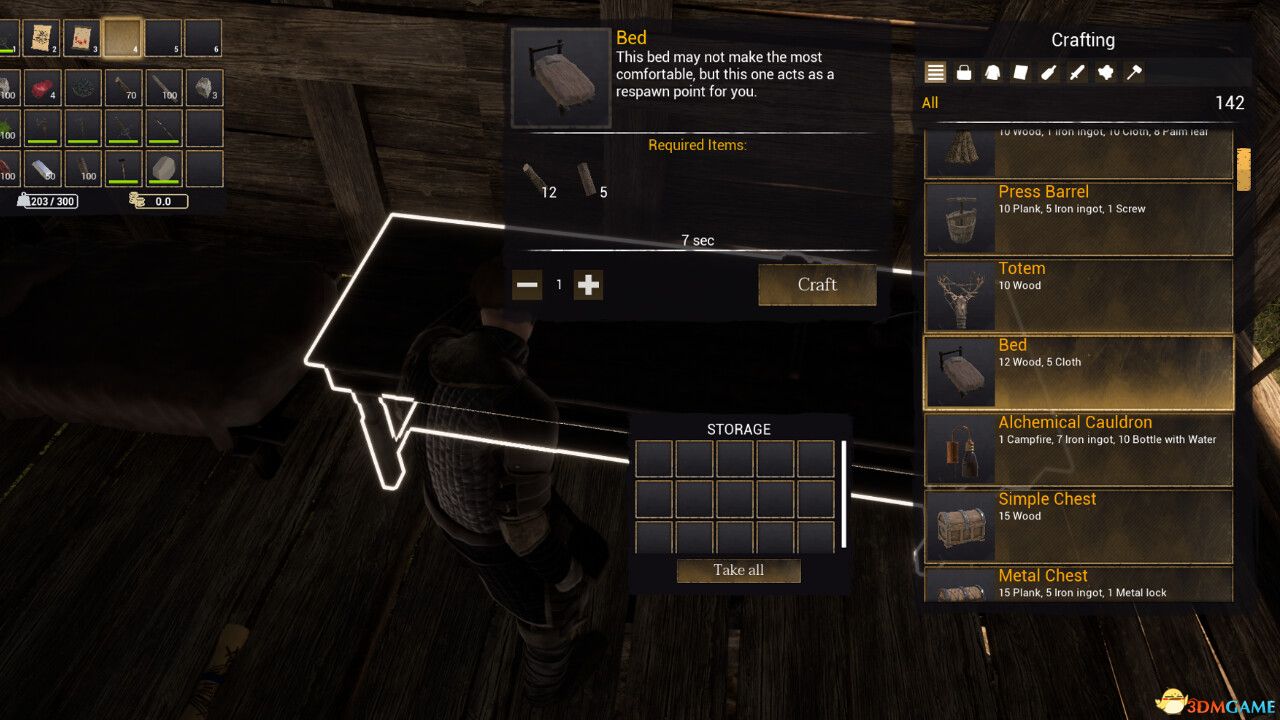Image resolution: width=1280 pixels, height=720 pixels.
Task: Show the sword weapons category
Action: point(1077,72)
